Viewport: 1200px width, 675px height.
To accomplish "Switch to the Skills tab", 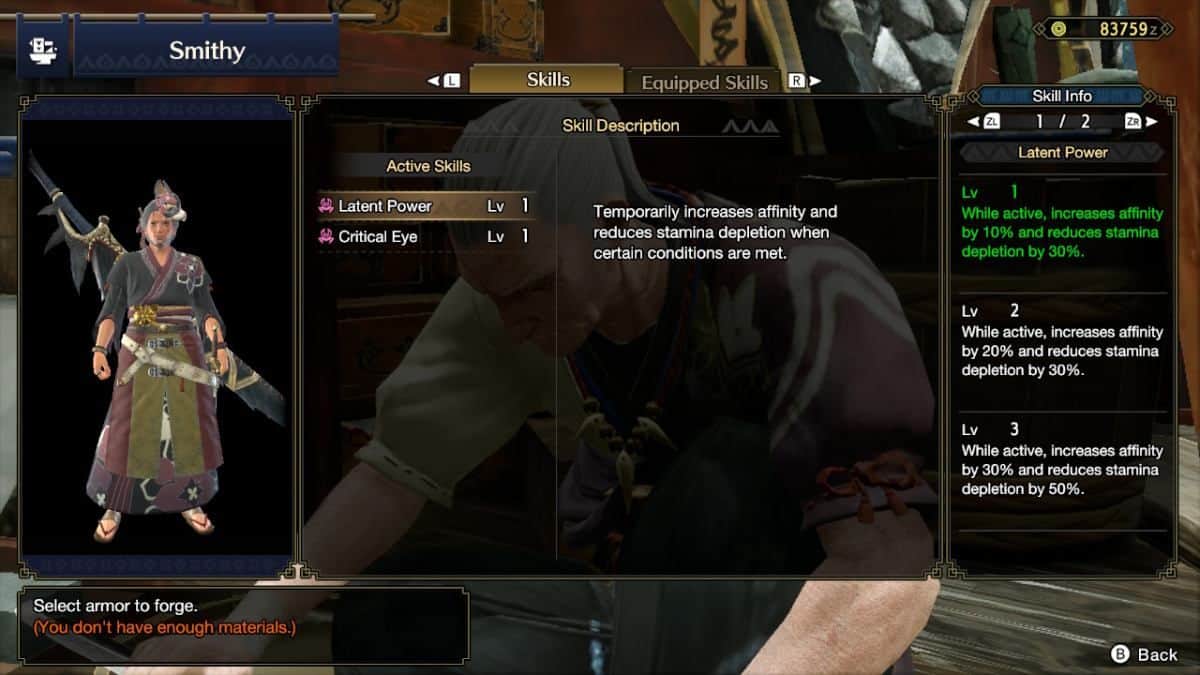I will coord(547,80).
